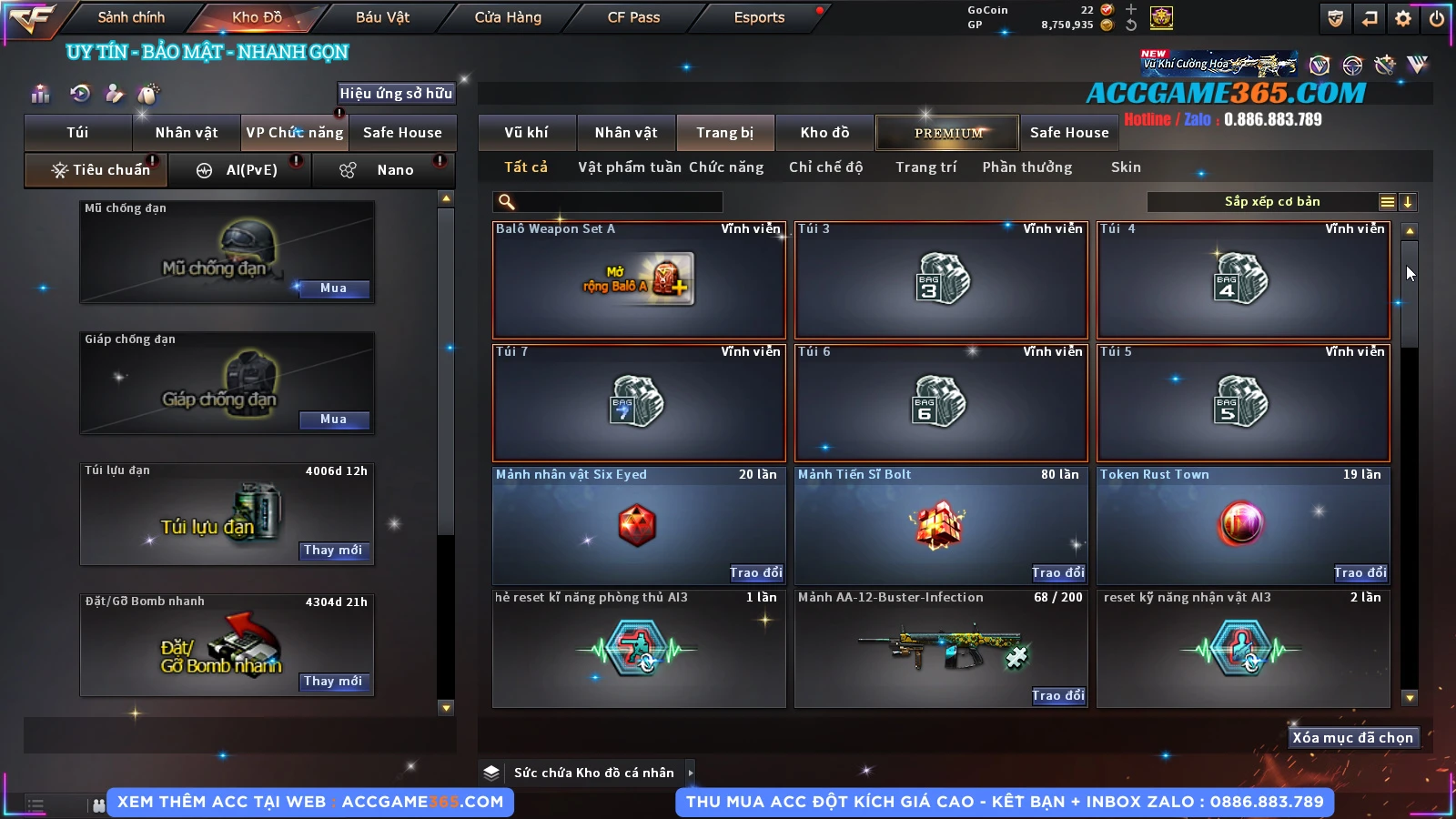Open the PREMIUM inventory tab

947,133
